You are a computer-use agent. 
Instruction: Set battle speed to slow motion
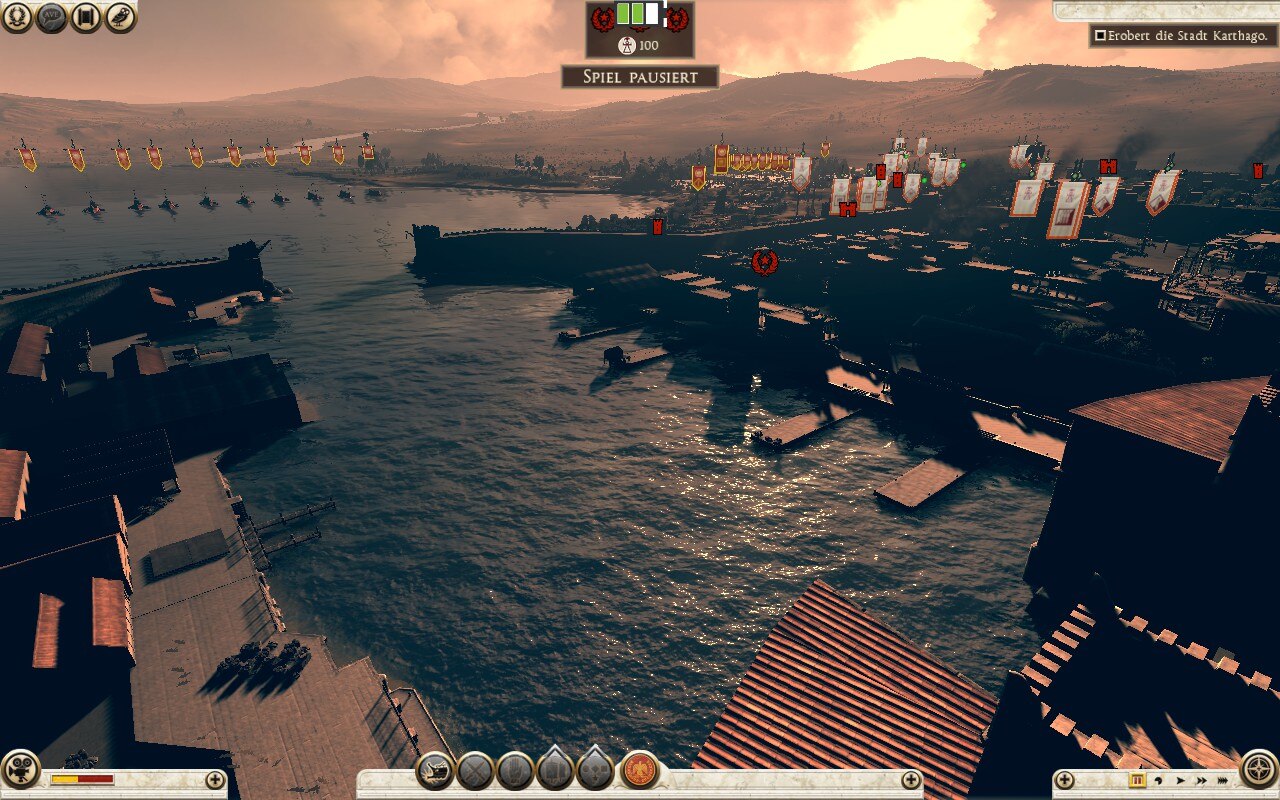coord(1159,780)
